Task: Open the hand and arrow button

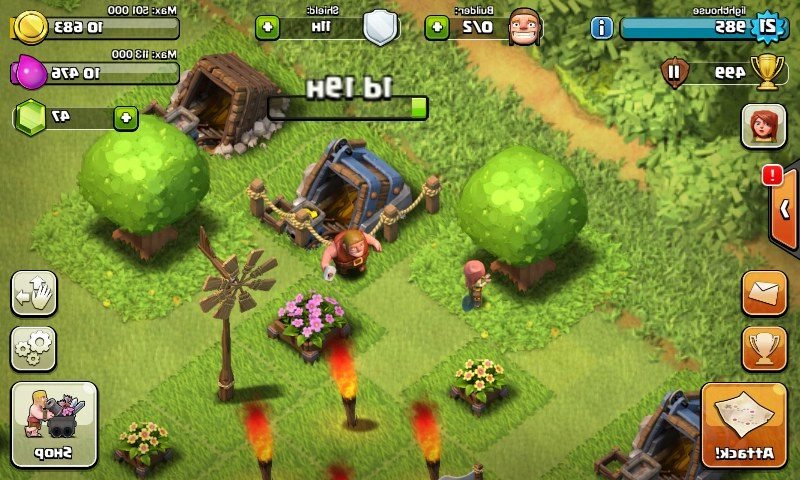Action: tap(33, 294)
